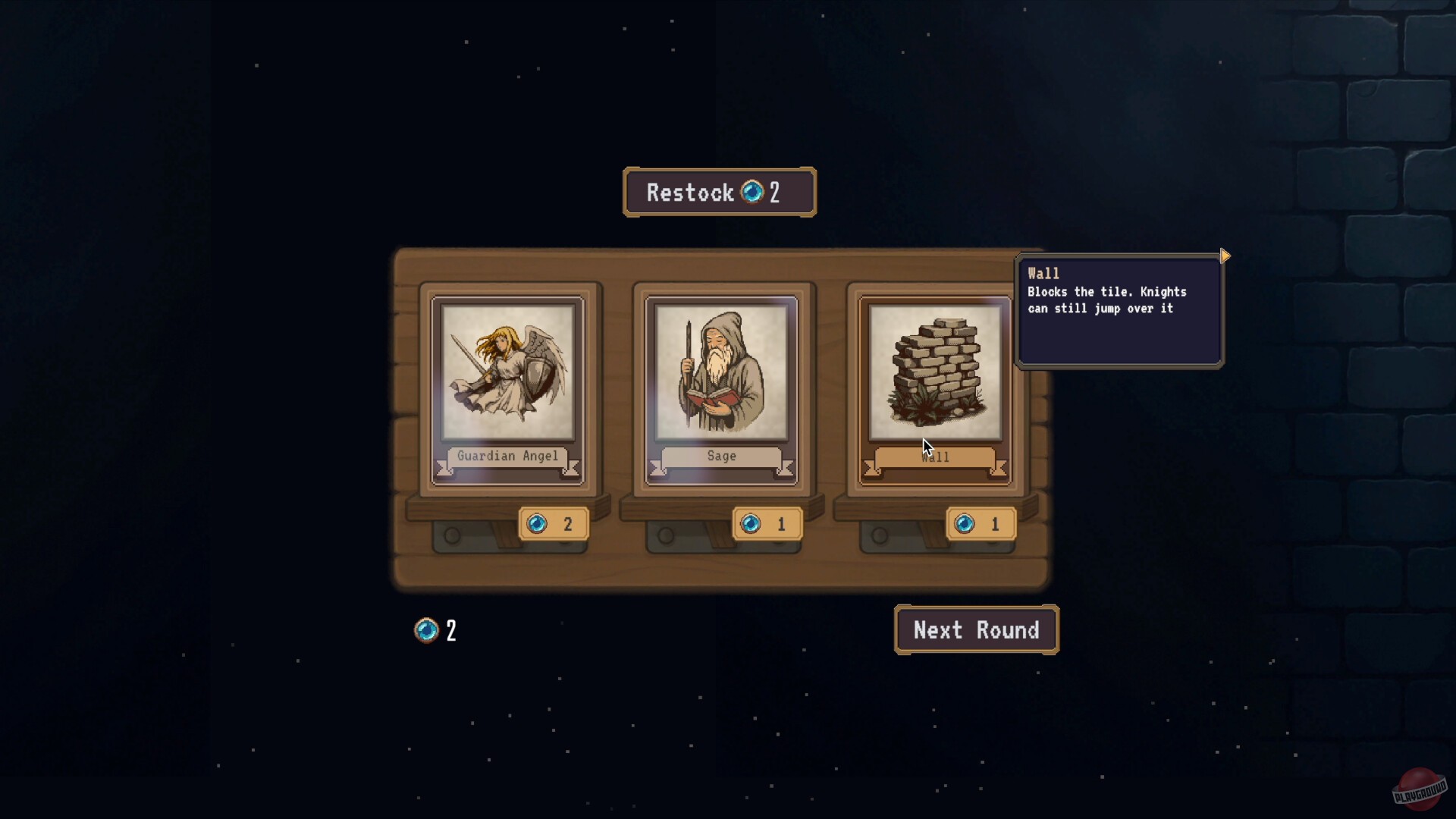Buy the Wall using its price button
The width and height of the screenshot is (1456, 819).
pyautogui.click(x=981, y=524)
